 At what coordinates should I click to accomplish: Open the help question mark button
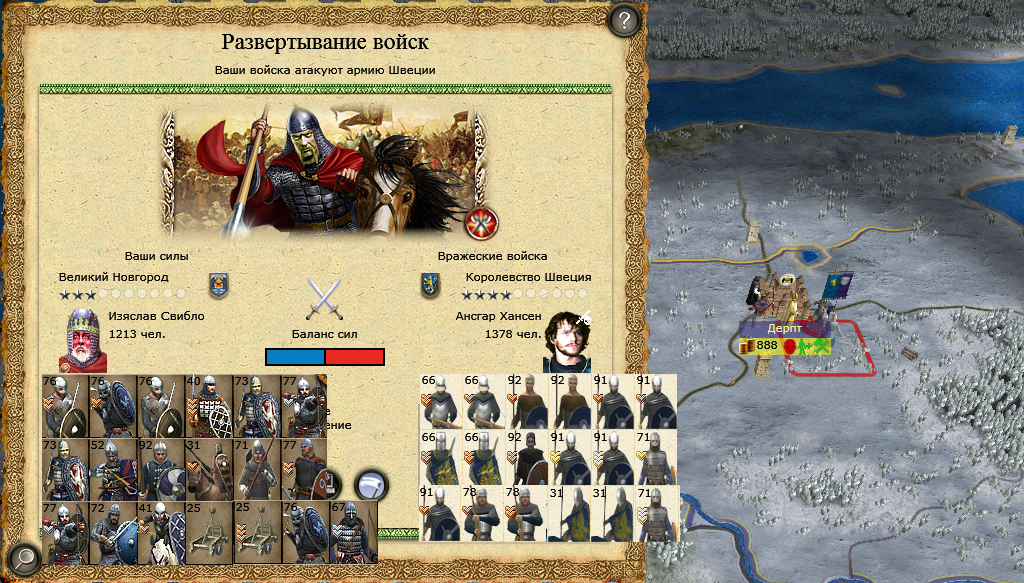tap(624, 20)
